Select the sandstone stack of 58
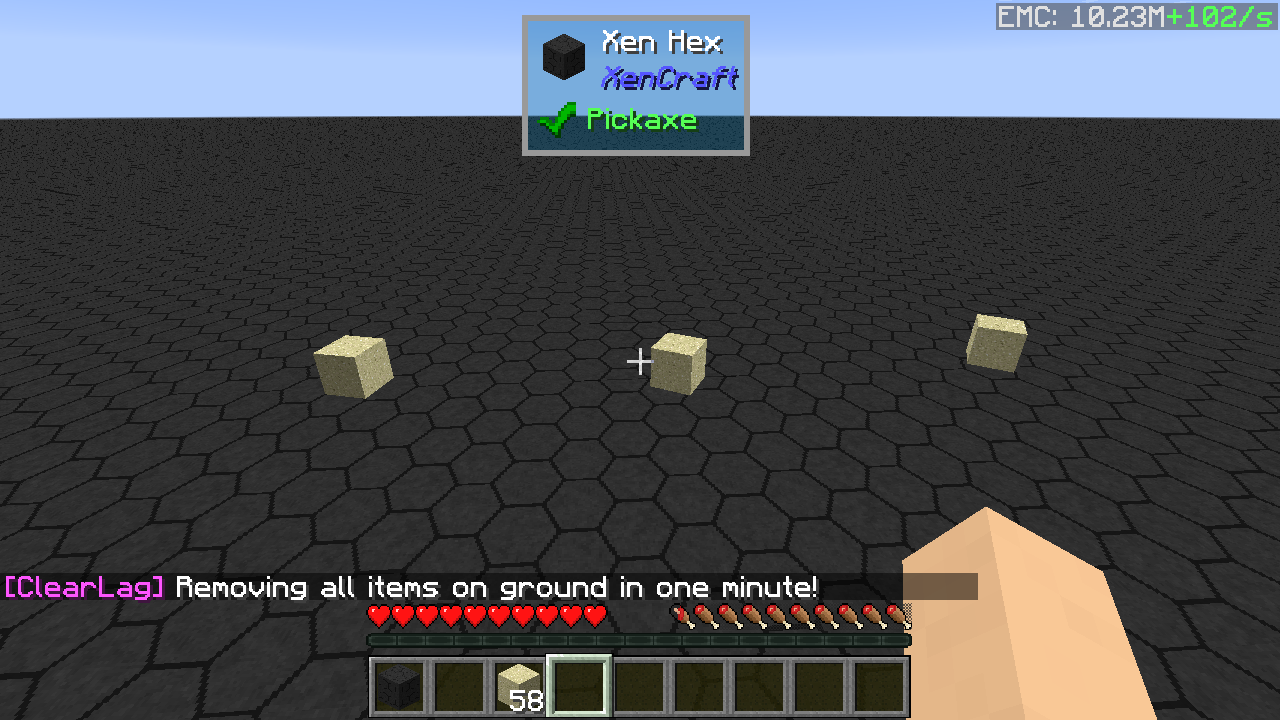 point(519,686)
